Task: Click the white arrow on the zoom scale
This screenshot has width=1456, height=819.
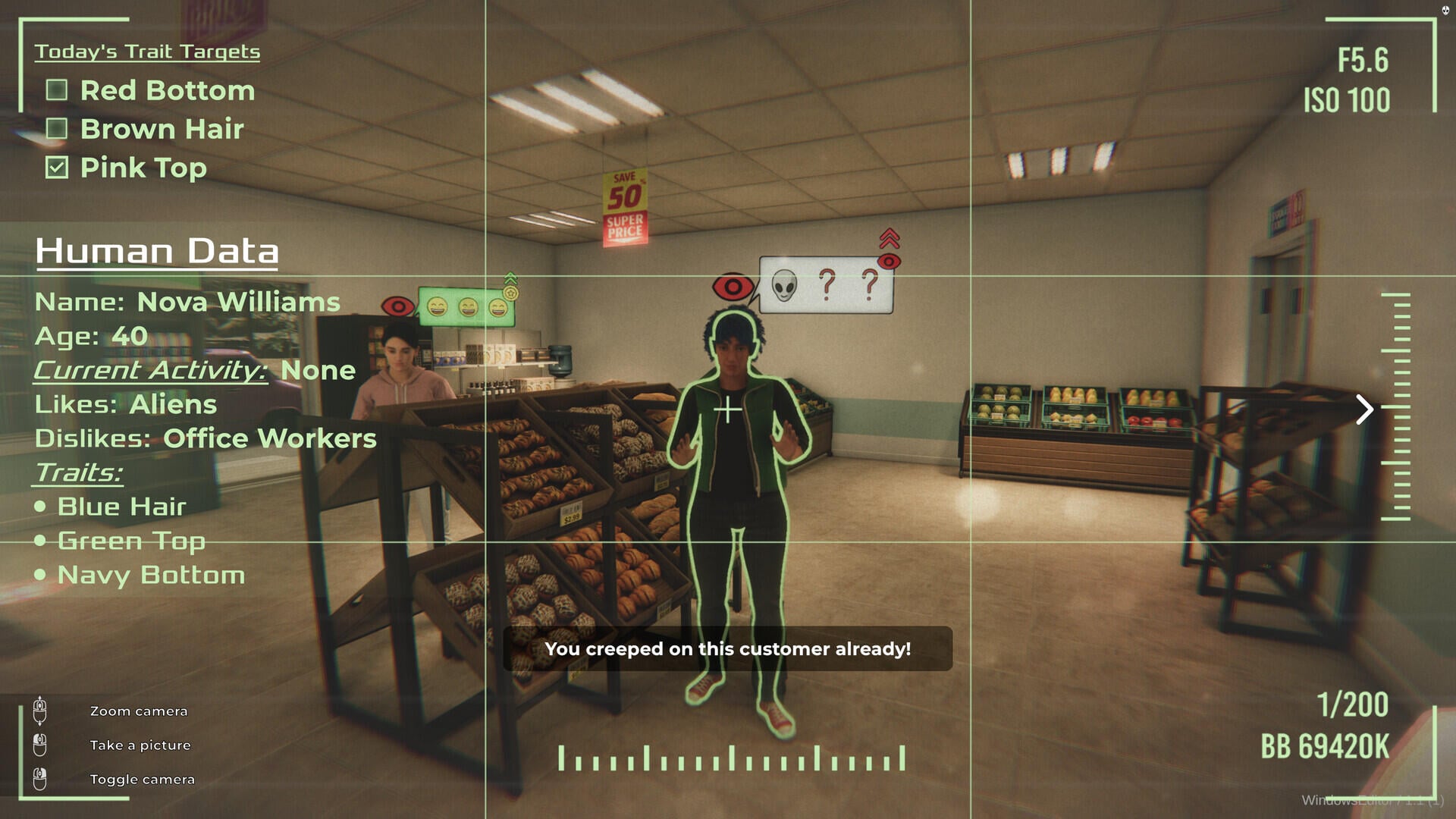Action: coord(1364,409)
